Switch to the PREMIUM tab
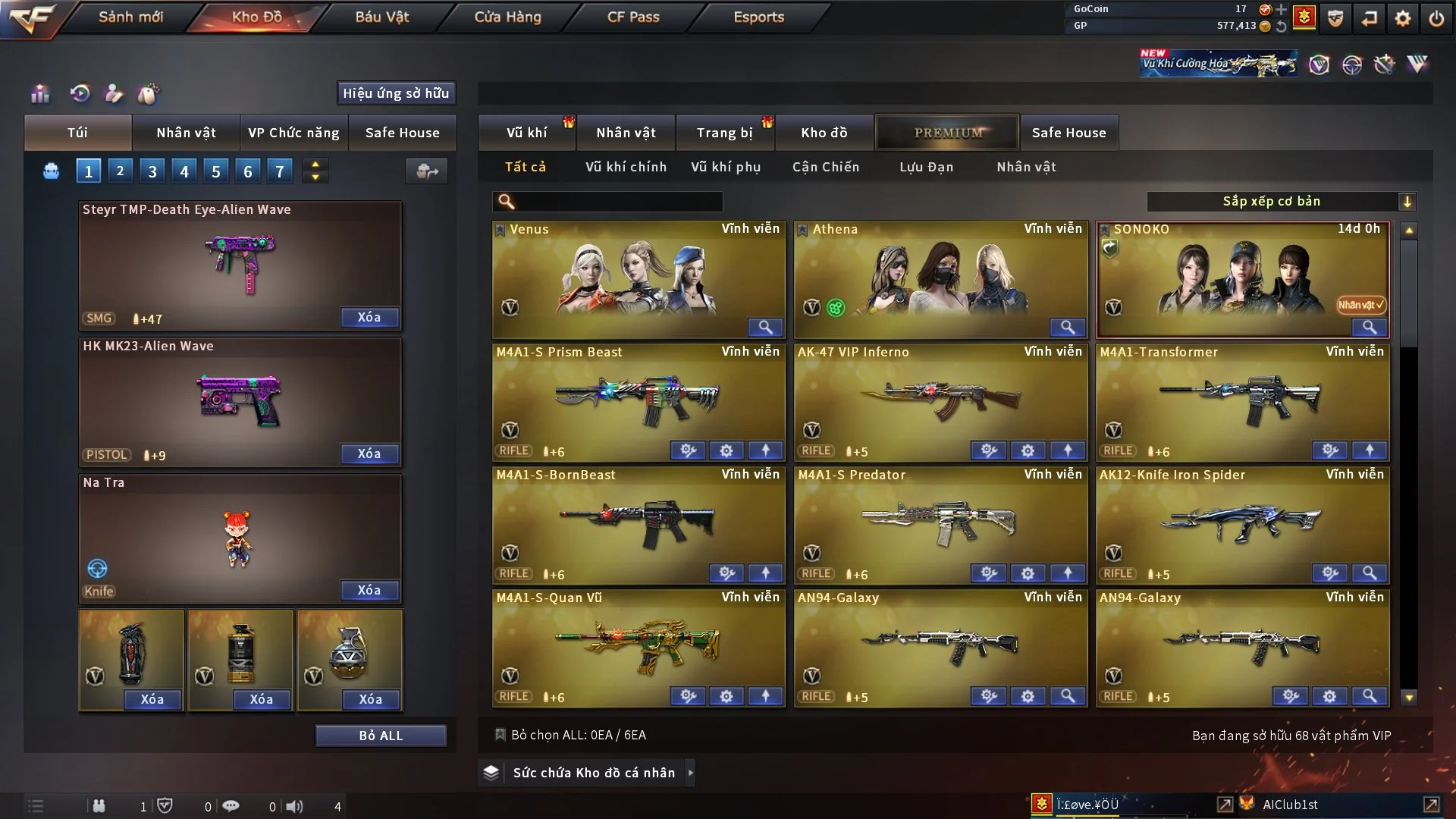Viewport: 1456px width, 819px height. pyautogui.click(x=947, y=132)
